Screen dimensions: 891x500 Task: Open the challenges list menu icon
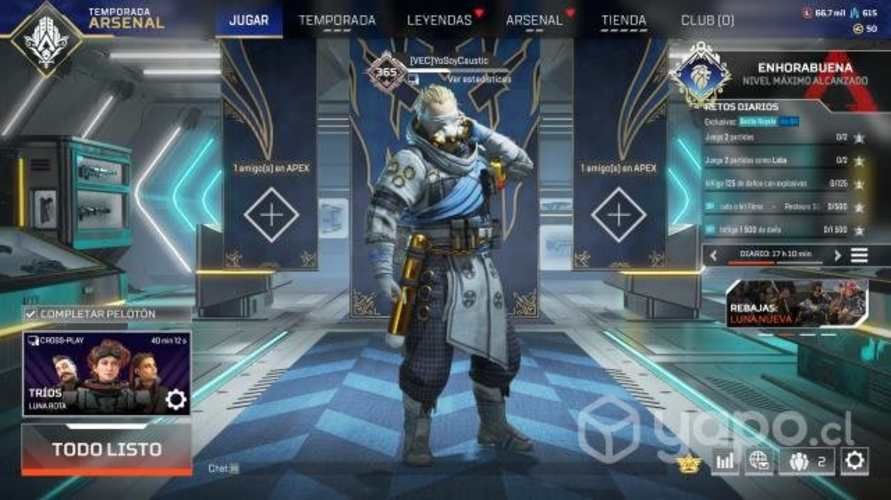coord(859,256)
